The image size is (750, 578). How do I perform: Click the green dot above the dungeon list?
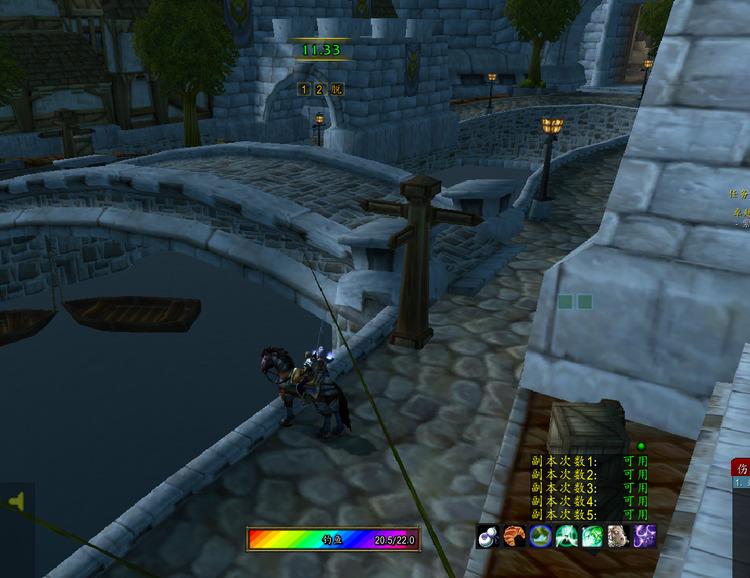click(x=640, y=446)
